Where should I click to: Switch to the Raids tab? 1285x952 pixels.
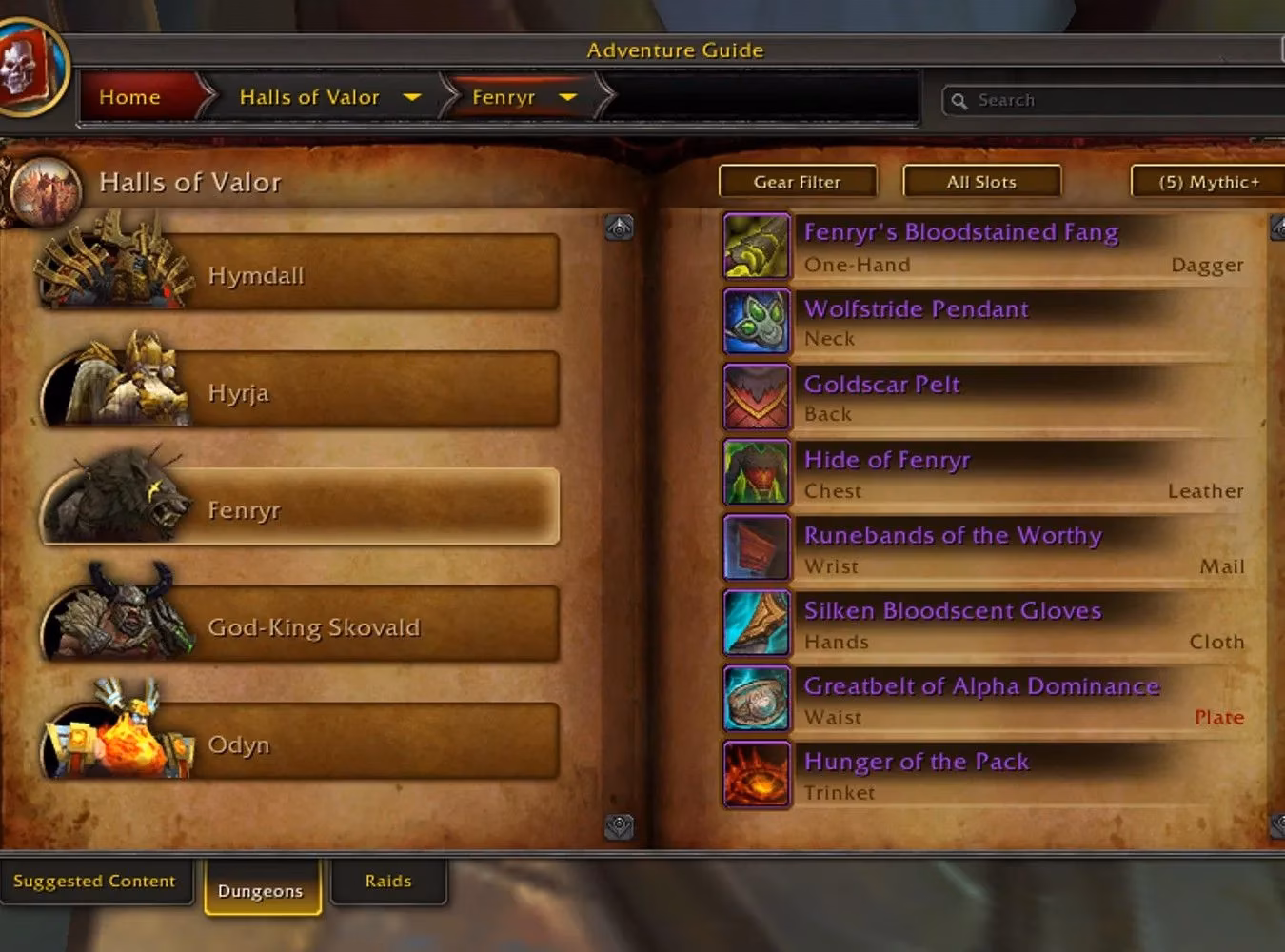point(388,881)
